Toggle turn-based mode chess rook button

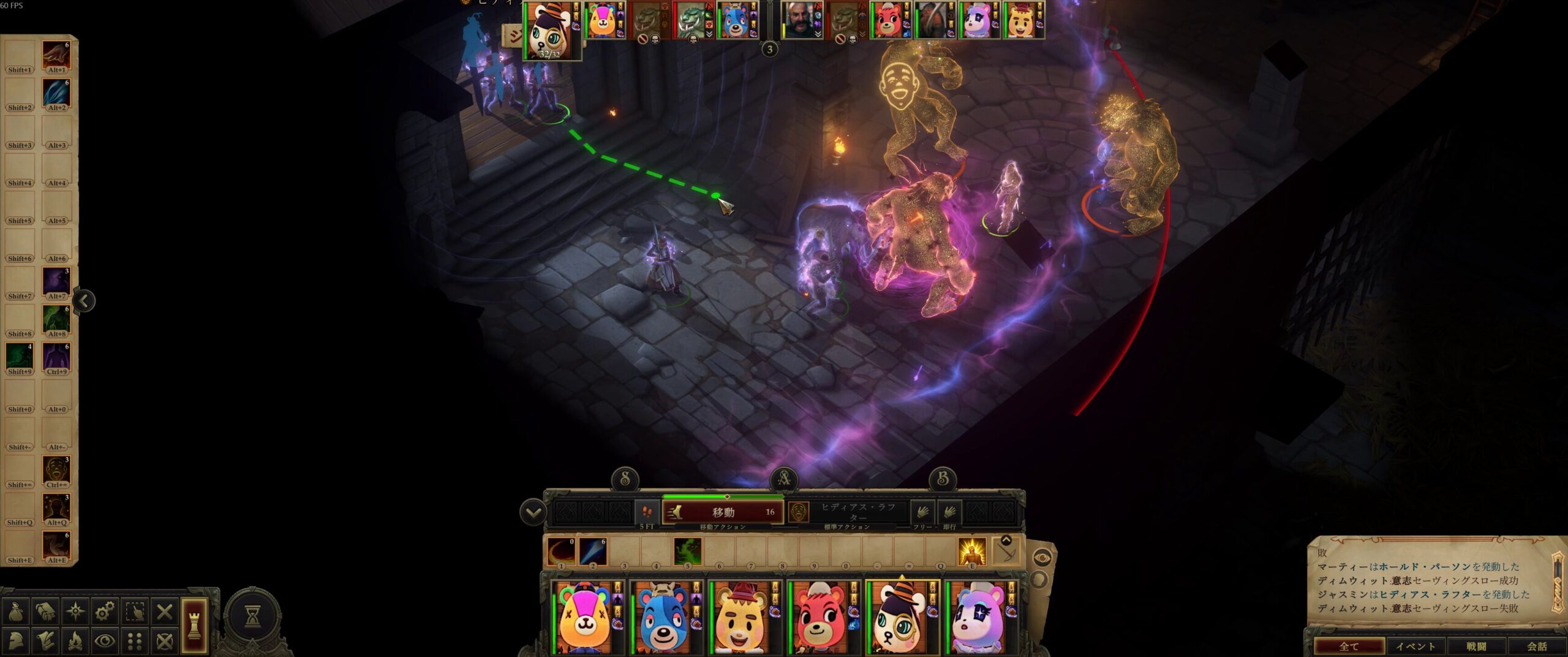pos(194,626)
